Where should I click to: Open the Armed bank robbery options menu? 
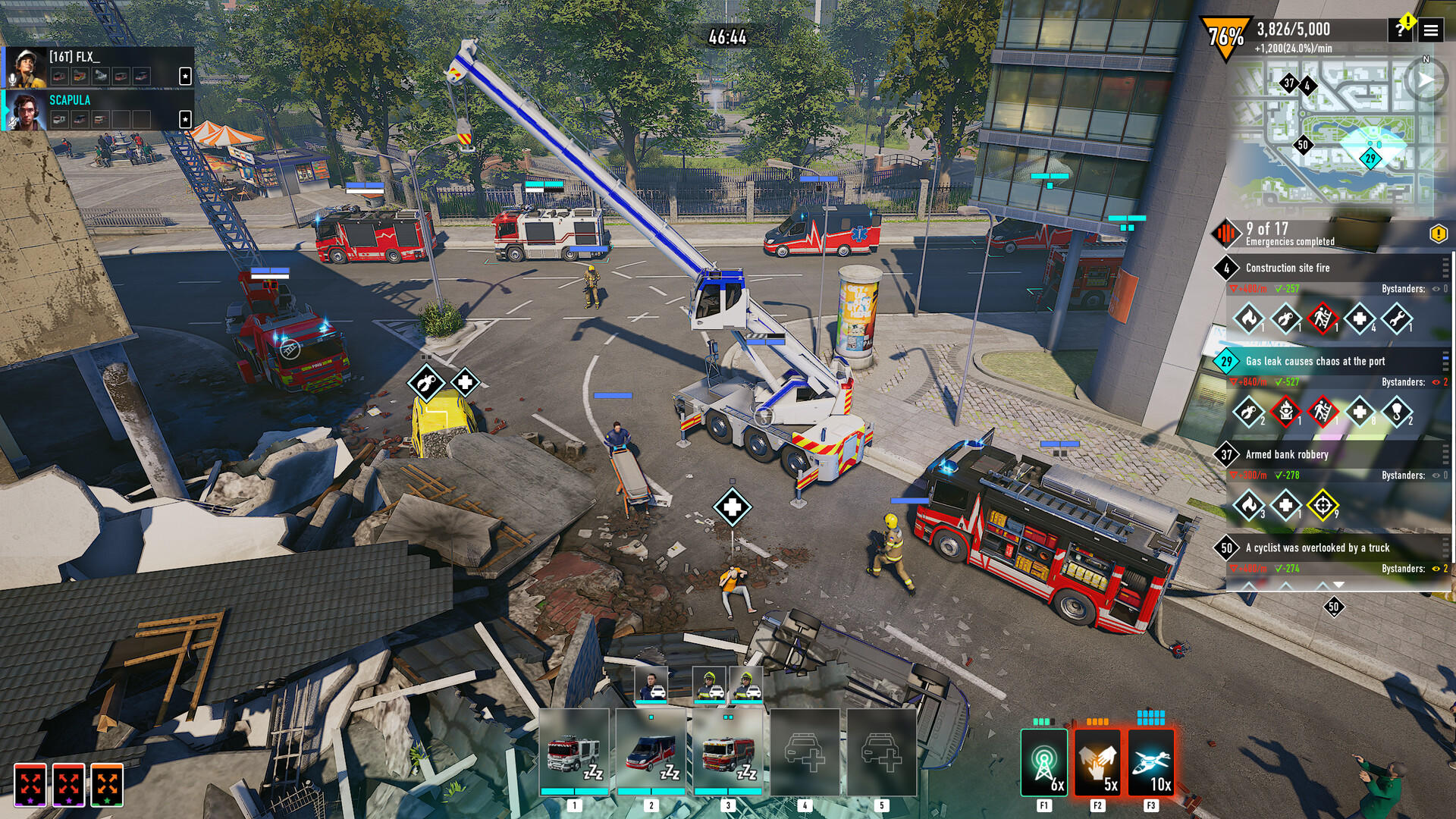tap(1445, 455)
